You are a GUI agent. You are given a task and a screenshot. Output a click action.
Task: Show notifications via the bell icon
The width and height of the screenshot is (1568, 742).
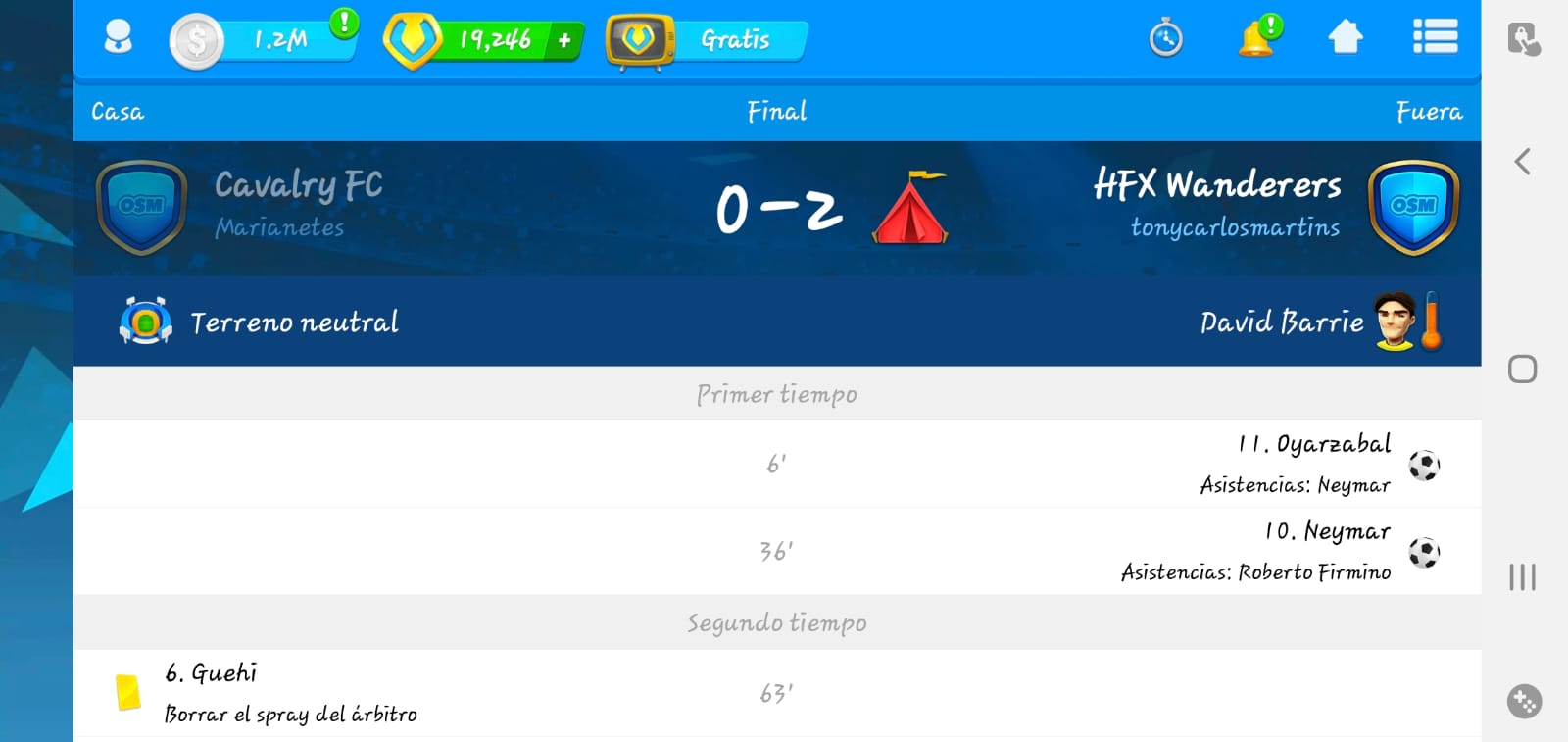tap(1256, 38)
